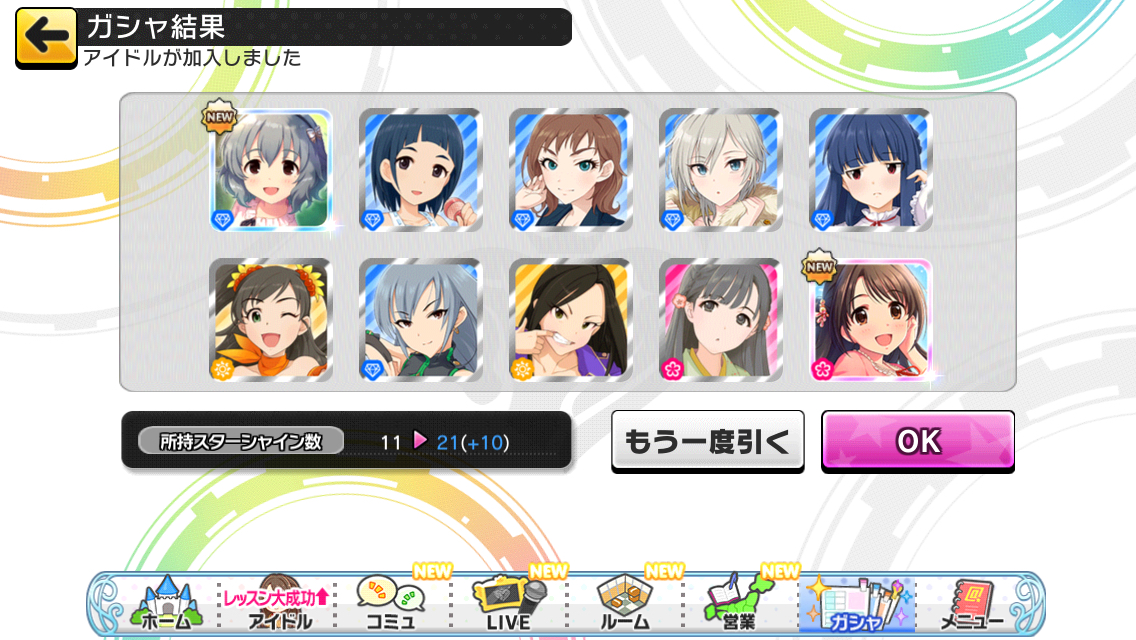Viewport: 1136px width, 640px height.
Task: Open the LIVE menu
Action: [507, 603]
